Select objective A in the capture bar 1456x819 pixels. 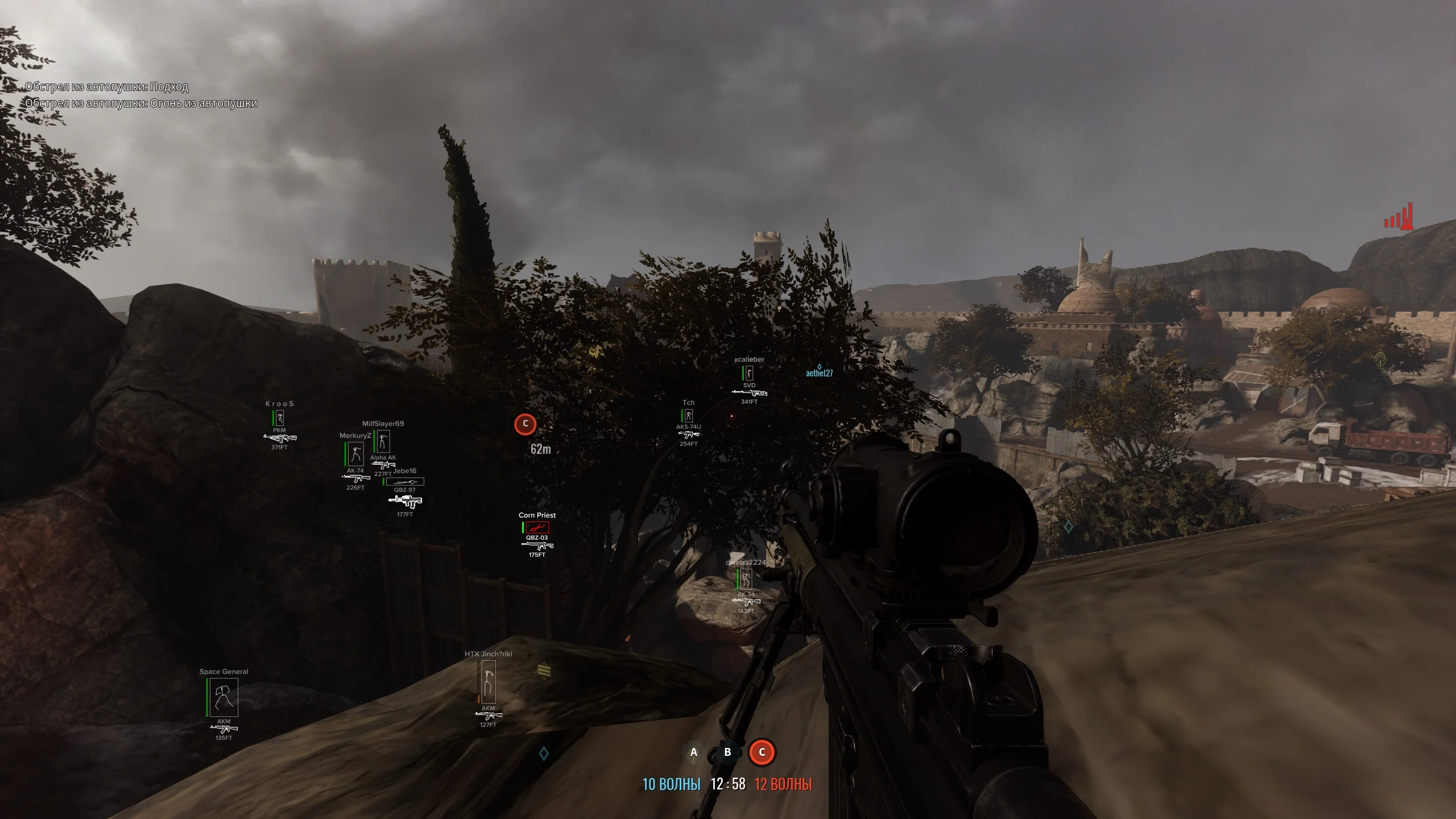coord(693,752)
